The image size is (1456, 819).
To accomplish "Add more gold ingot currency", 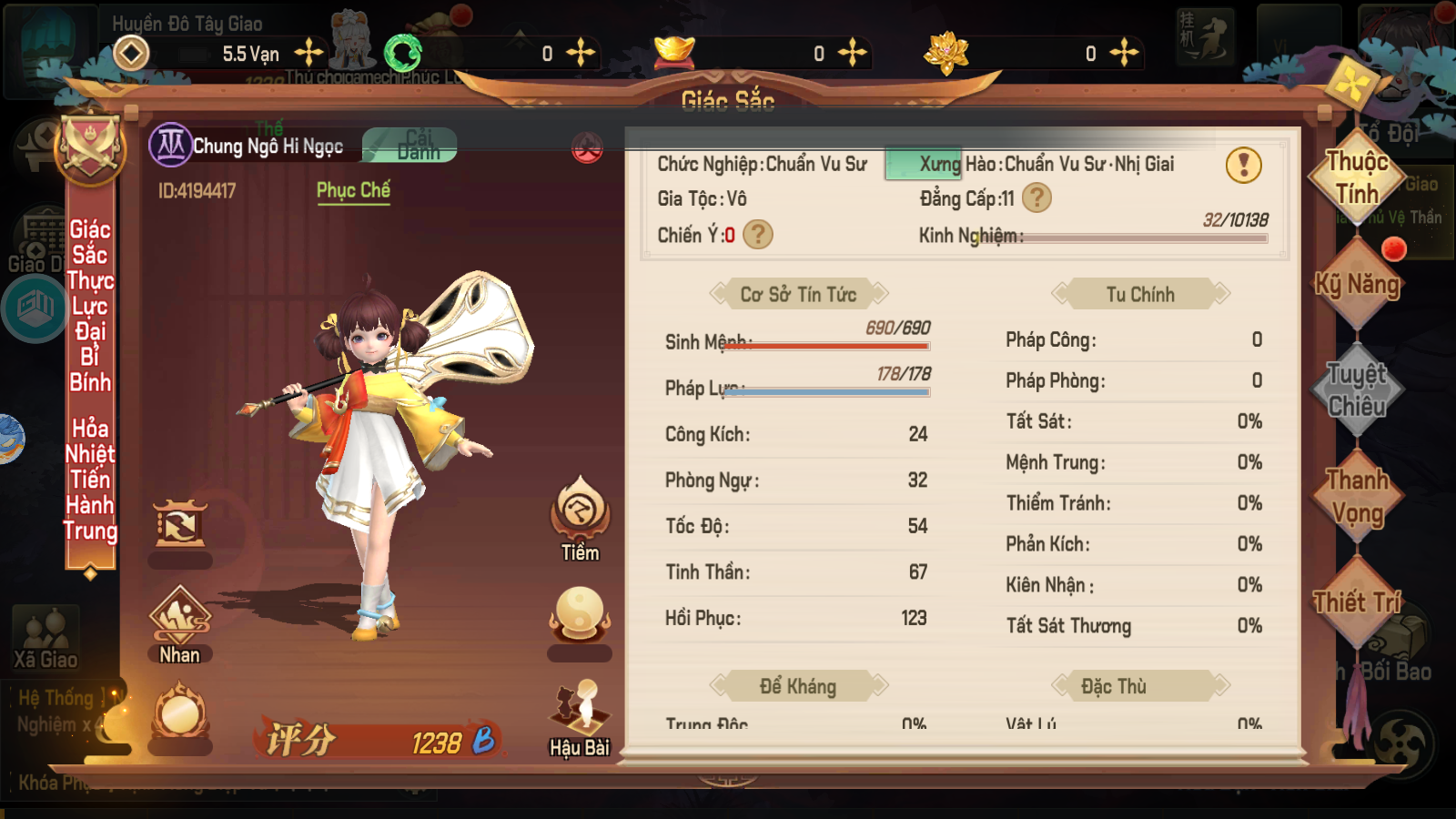I will click(852, 53).
